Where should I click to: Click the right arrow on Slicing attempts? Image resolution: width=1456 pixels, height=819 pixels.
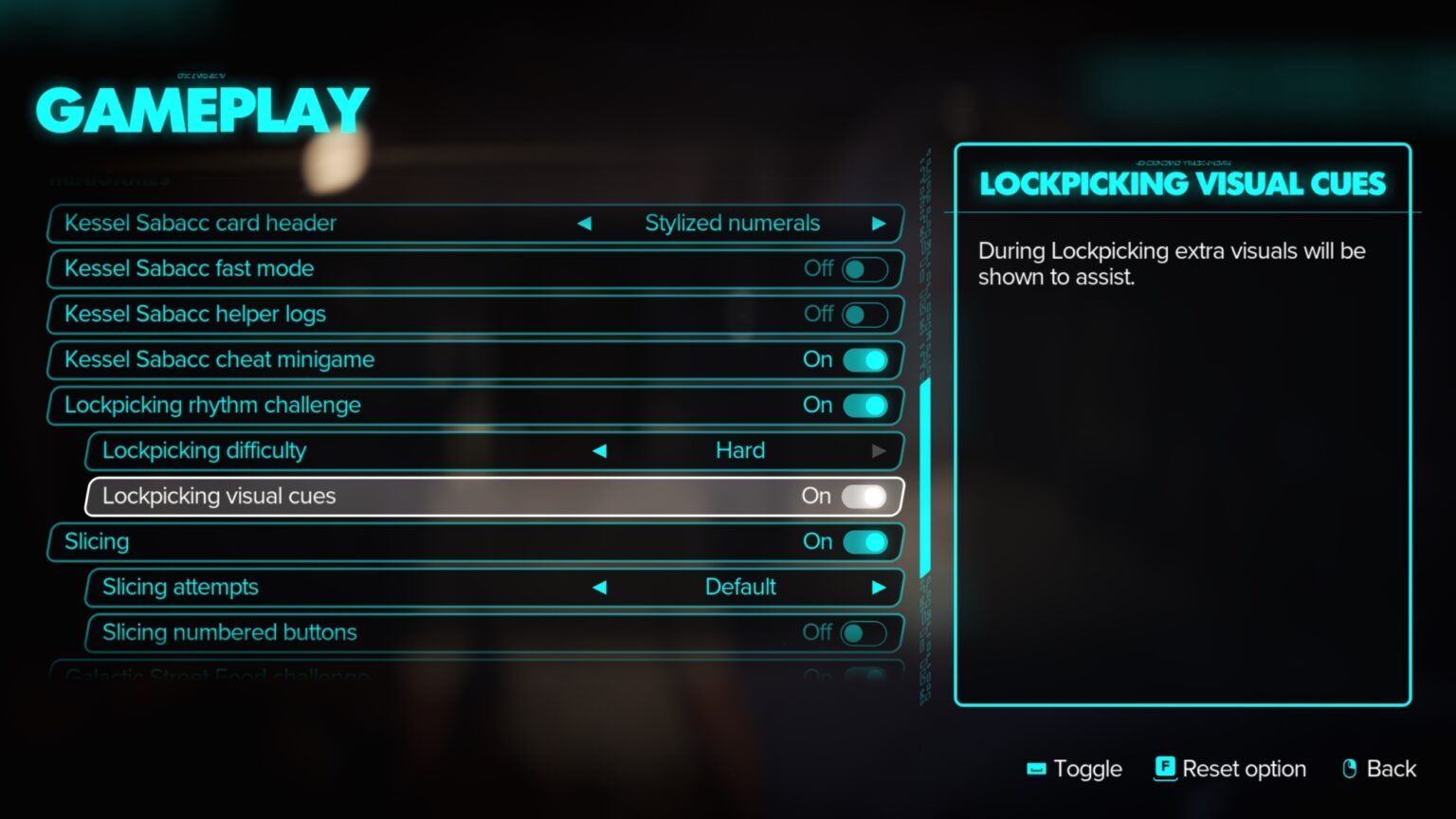click(880, 588)
